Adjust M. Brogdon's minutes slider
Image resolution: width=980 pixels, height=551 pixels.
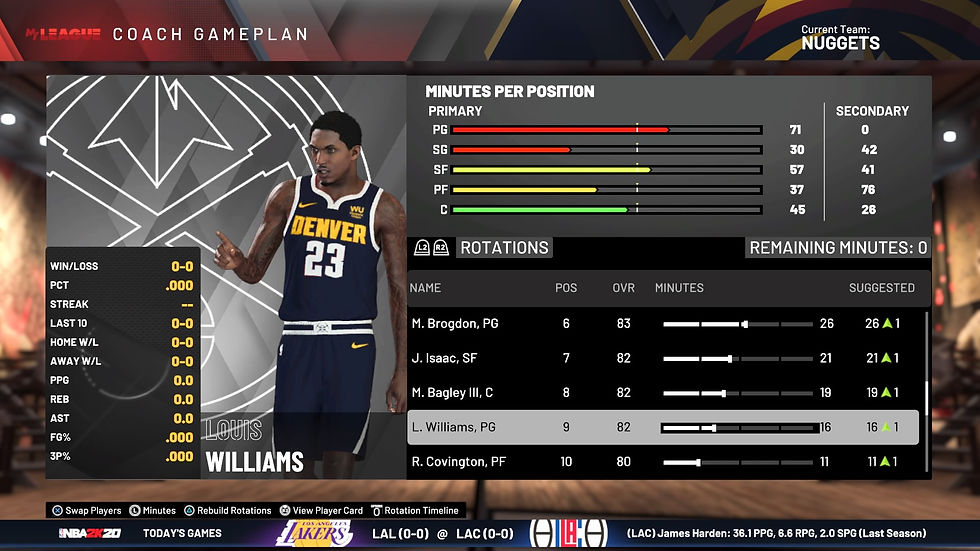737,324
